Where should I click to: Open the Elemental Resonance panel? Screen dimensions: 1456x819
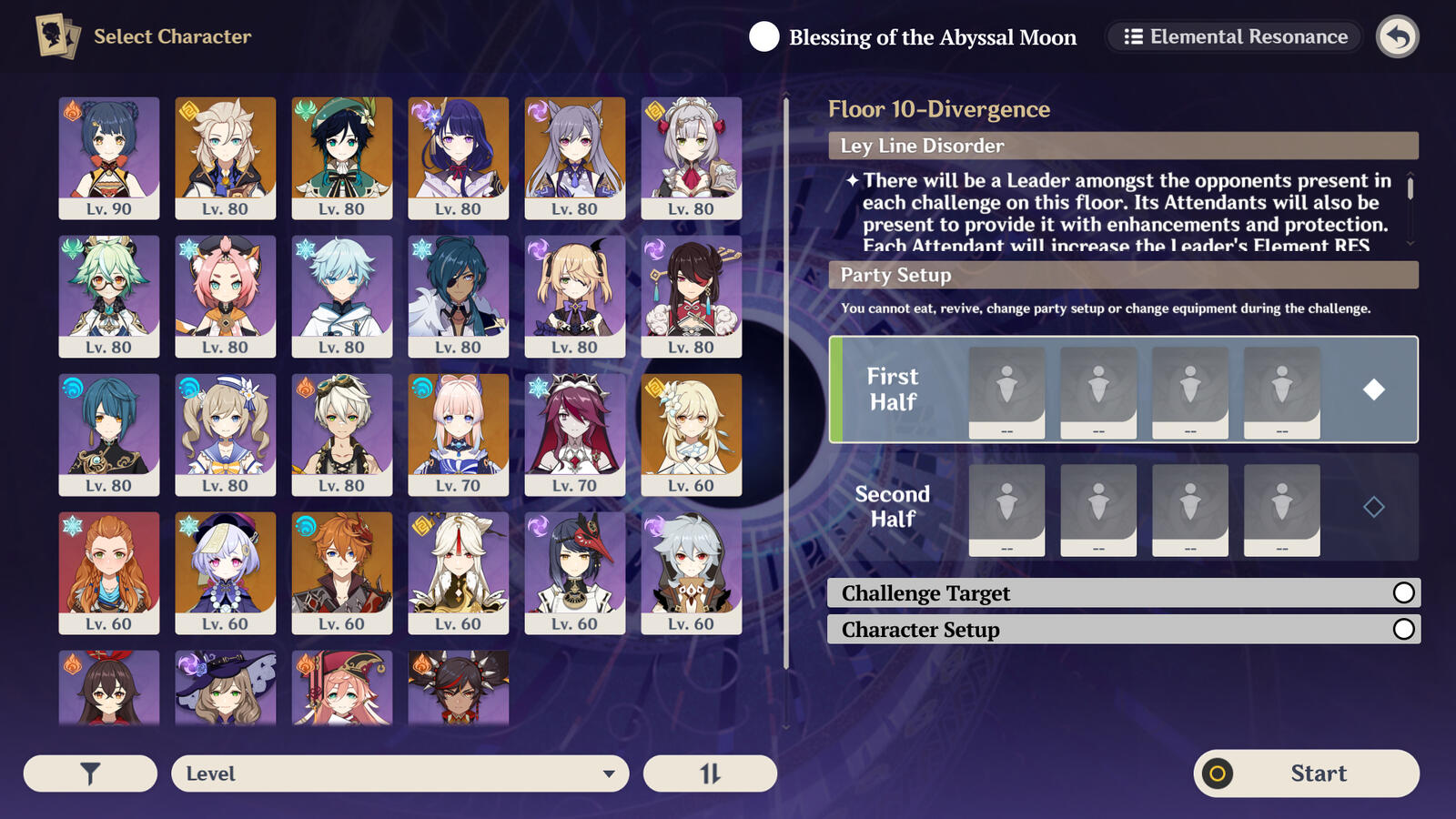pyautogui.click(x=1233, y=37)
